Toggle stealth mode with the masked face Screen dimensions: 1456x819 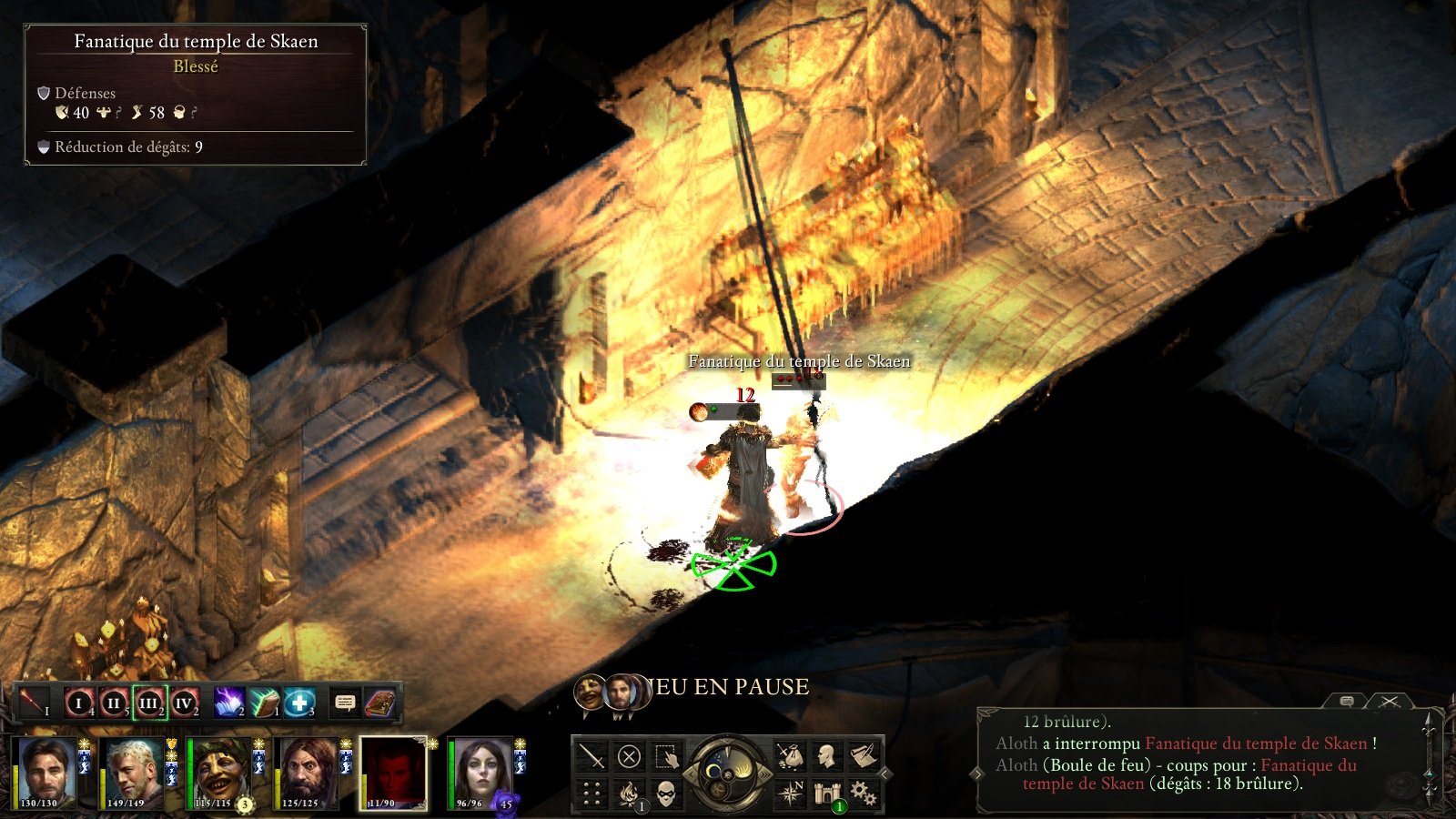coord(666,794)
